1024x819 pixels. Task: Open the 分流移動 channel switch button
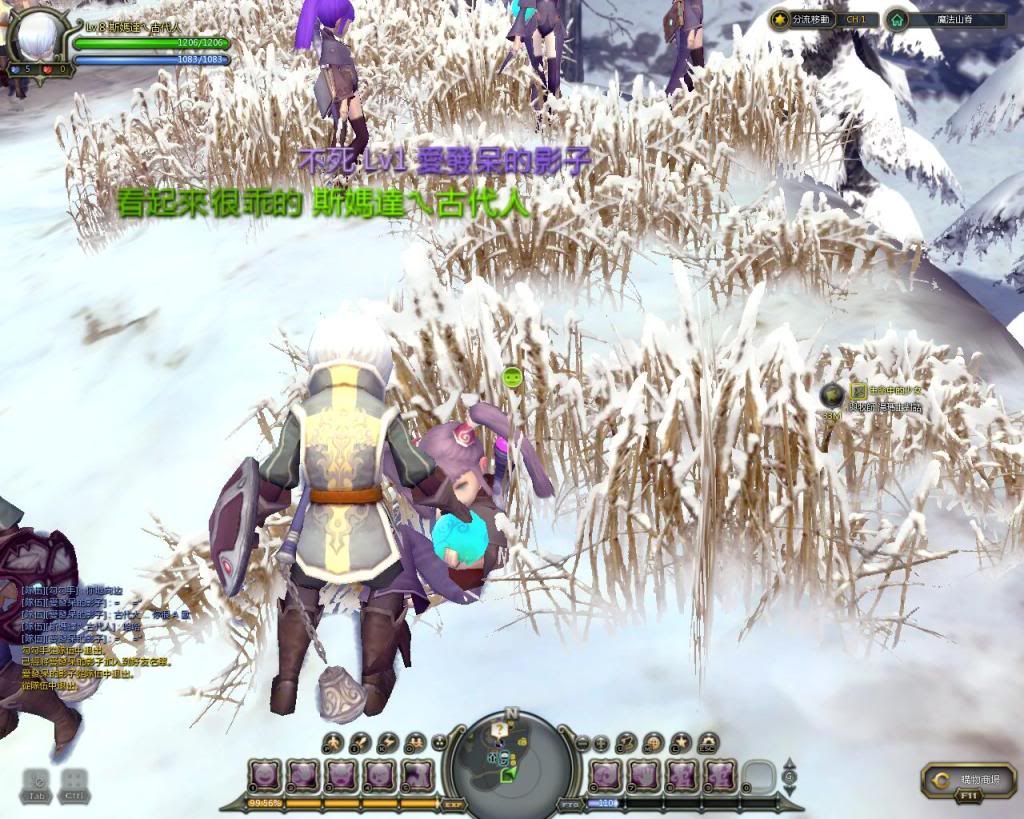(x=810, y=19)
